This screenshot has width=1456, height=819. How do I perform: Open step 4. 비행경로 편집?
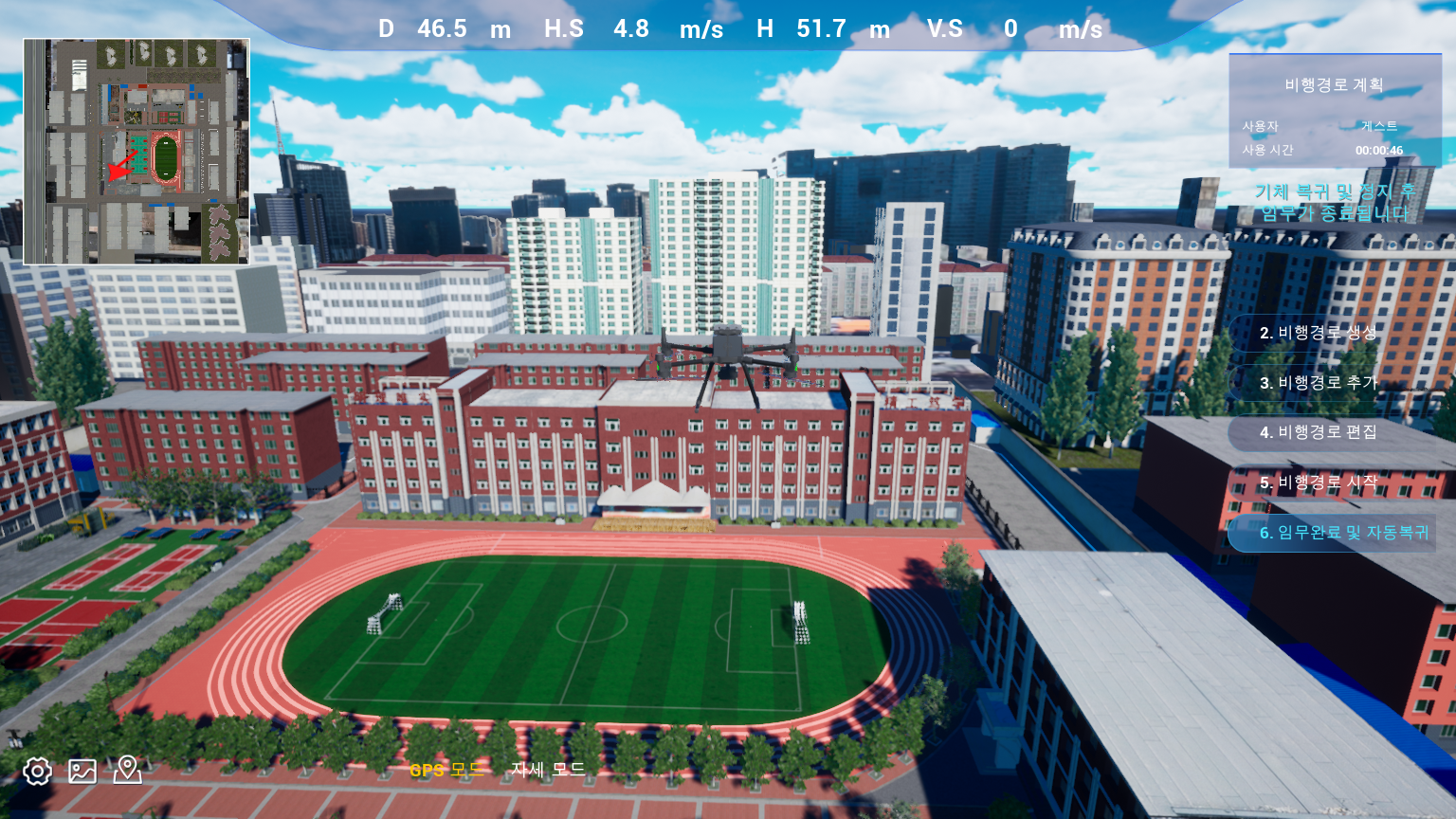pyautogui.click(x=1318, y=432)
